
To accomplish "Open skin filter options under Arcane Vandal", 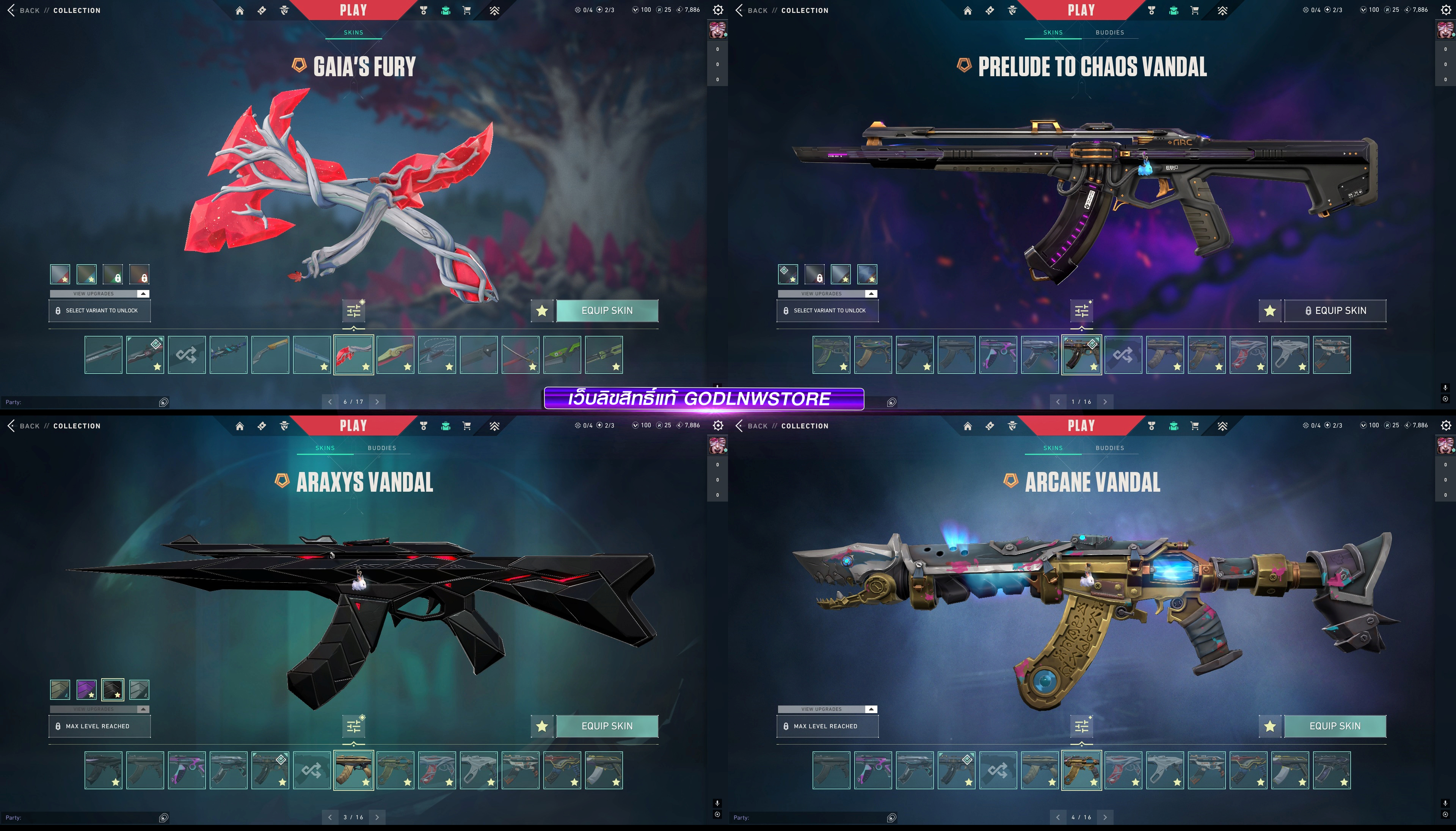I will click(x=1081, y=726).
